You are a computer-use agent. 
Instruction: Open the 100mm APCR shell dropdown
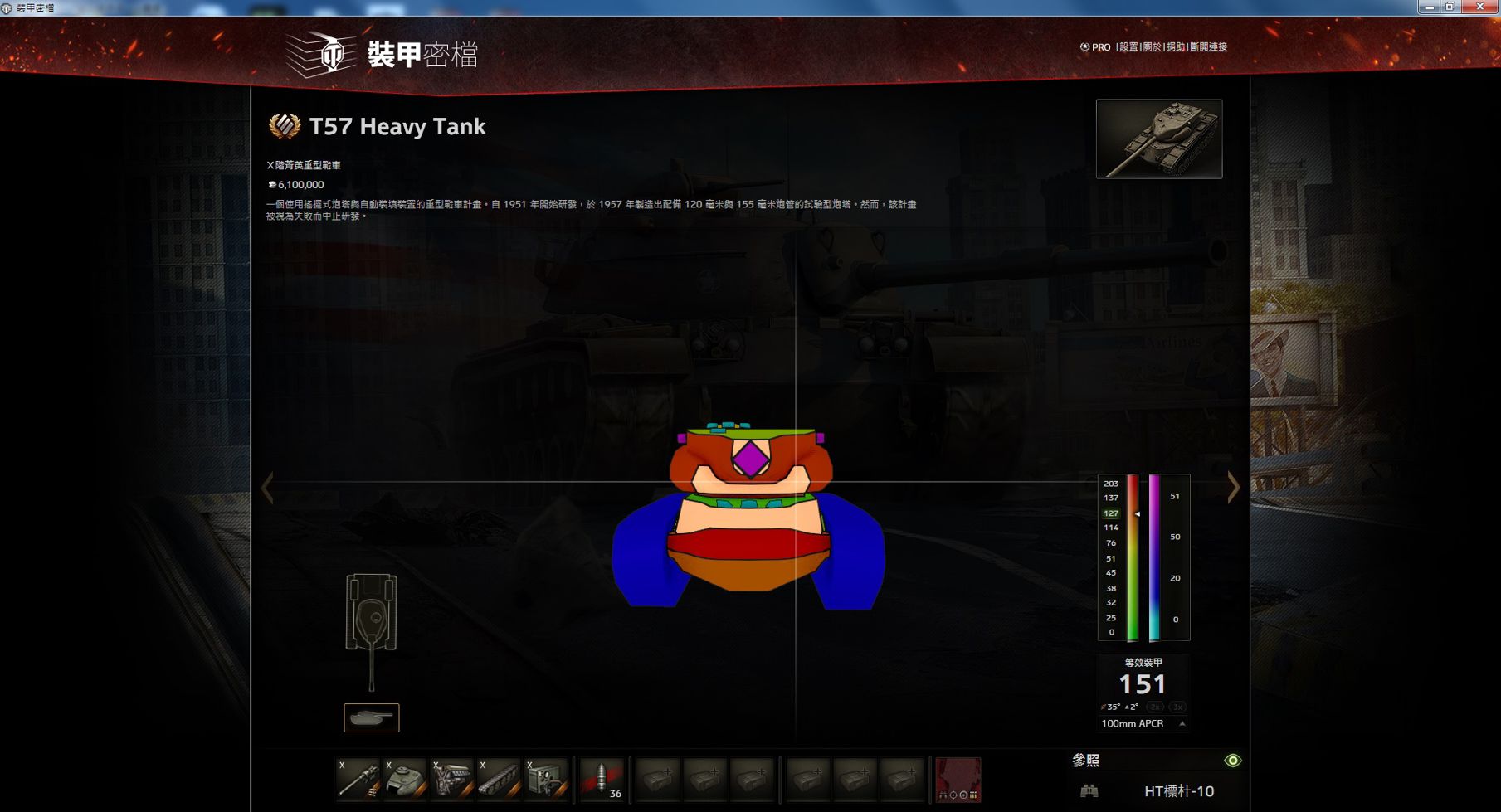pos(1142,724)
